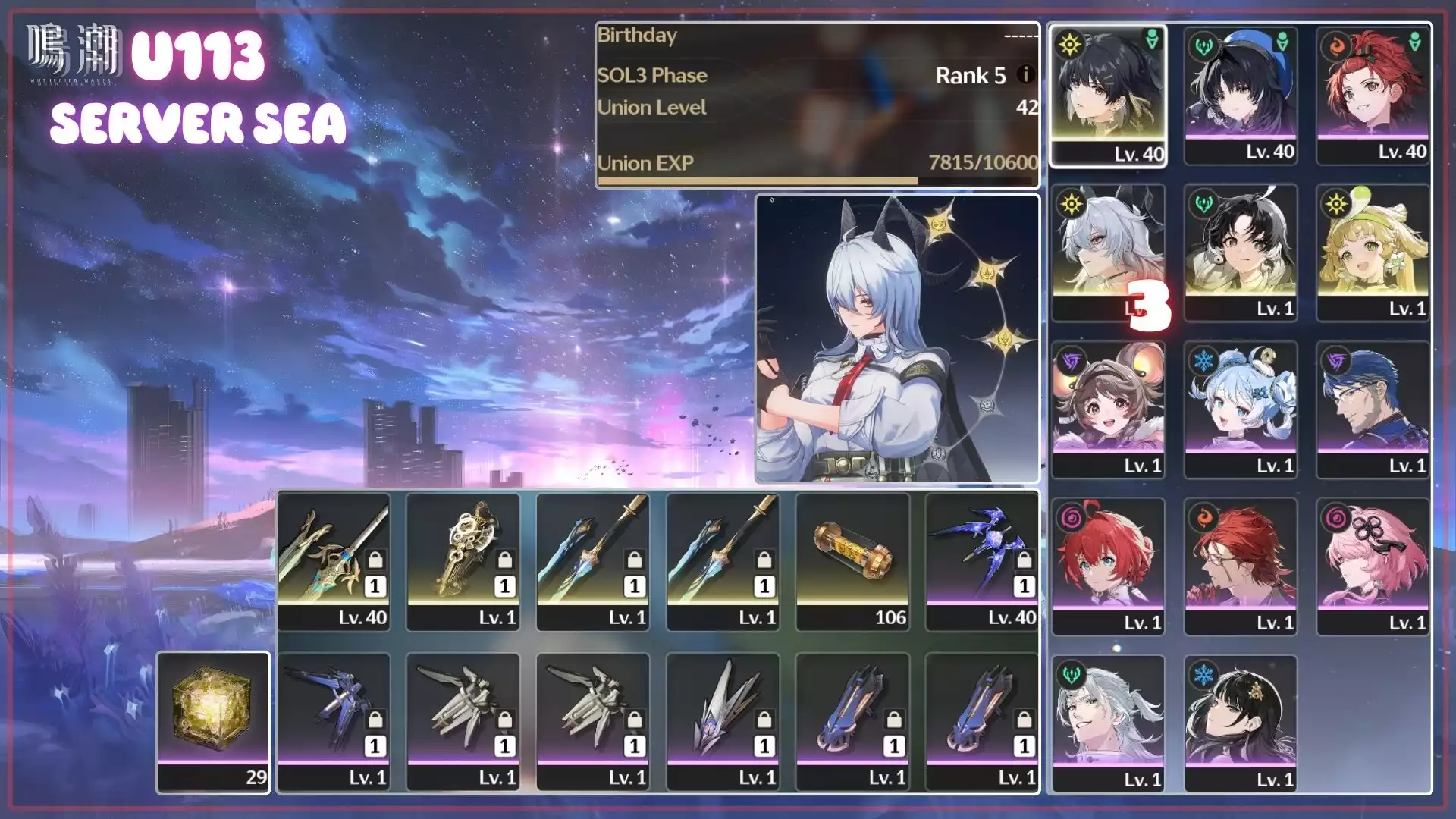Screen dimensions: 1456x819
Task: Select the brown-haired girl with round ears
Action: pos(1108,409)
